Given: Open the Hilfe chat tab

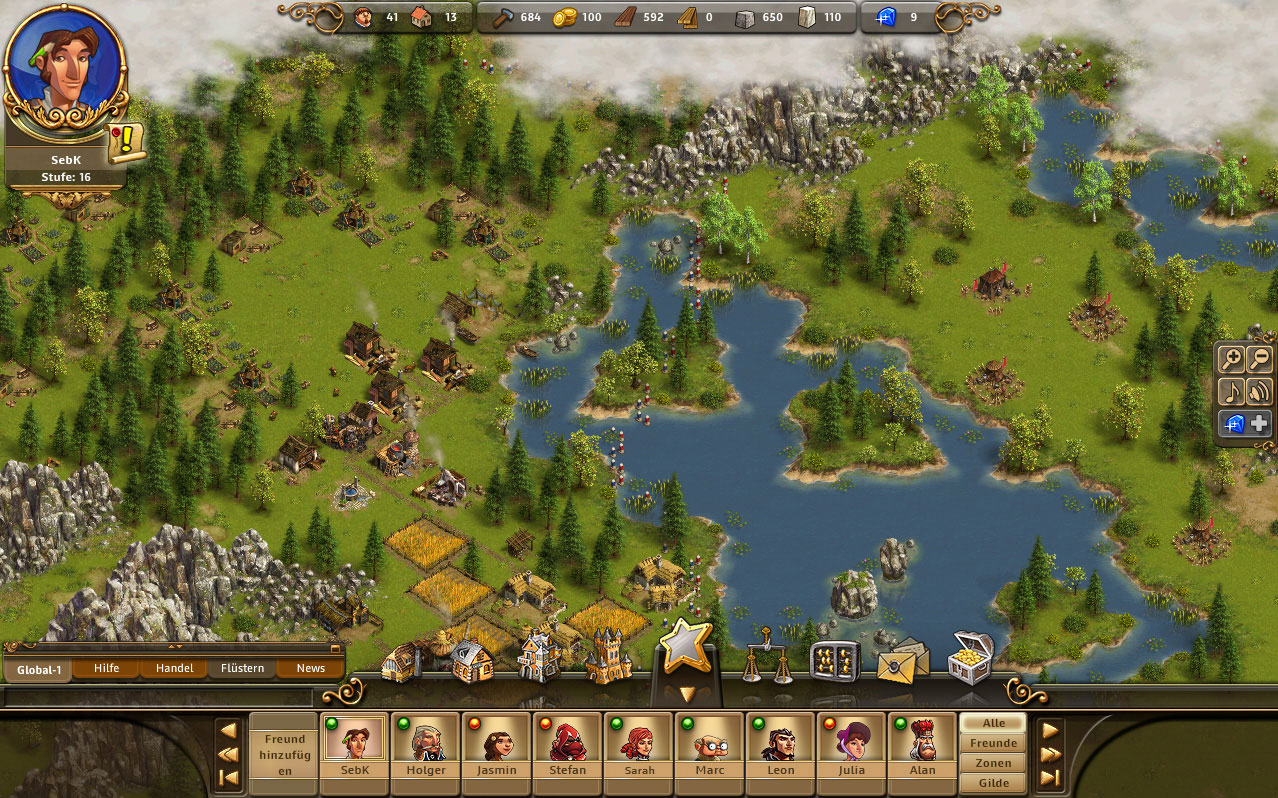Looking at the screenshot, I should [106, 668].
